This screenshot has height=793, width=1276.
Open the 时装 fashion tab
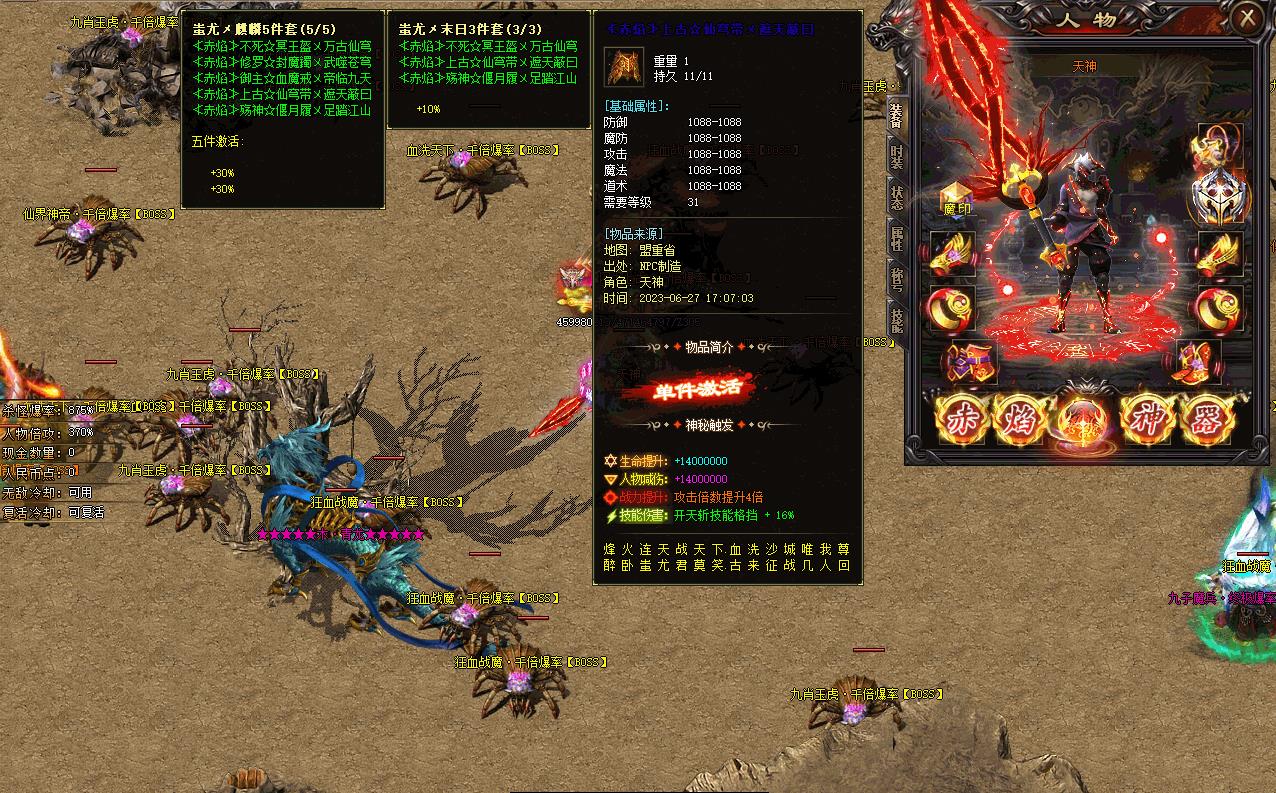[x=896, y=156]
